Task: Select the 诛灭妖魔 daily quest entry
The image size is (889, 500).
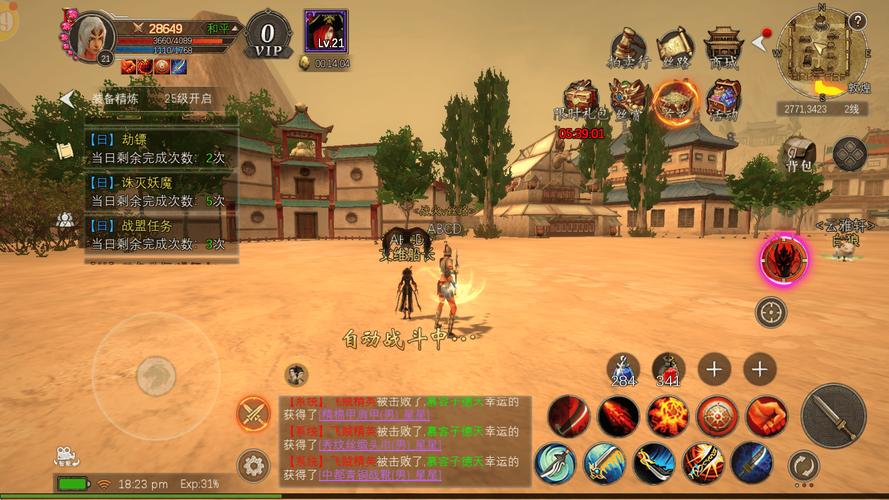Action: [x=160, y=192]
